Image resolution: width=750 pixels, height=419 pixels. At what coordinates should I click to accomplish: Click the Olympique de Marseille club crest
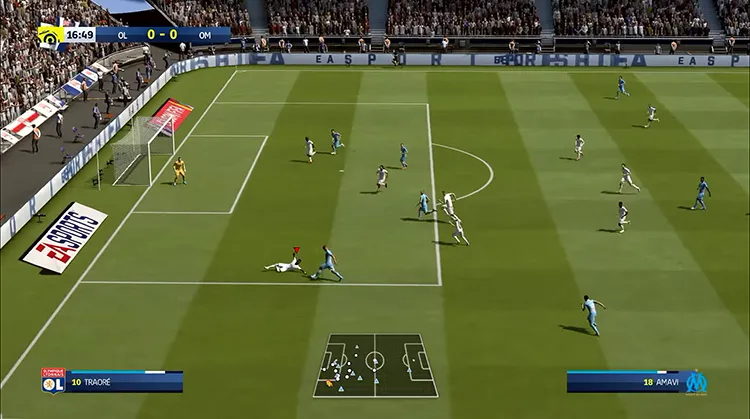tap(696, 381)
